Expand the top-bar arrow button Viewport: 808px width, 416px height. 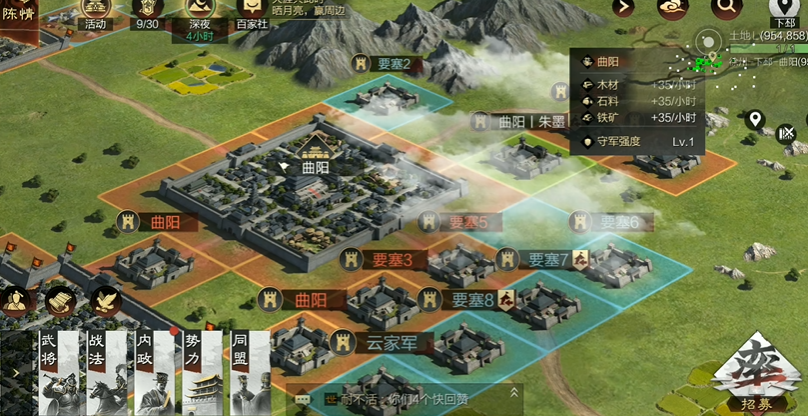point(625,8)
